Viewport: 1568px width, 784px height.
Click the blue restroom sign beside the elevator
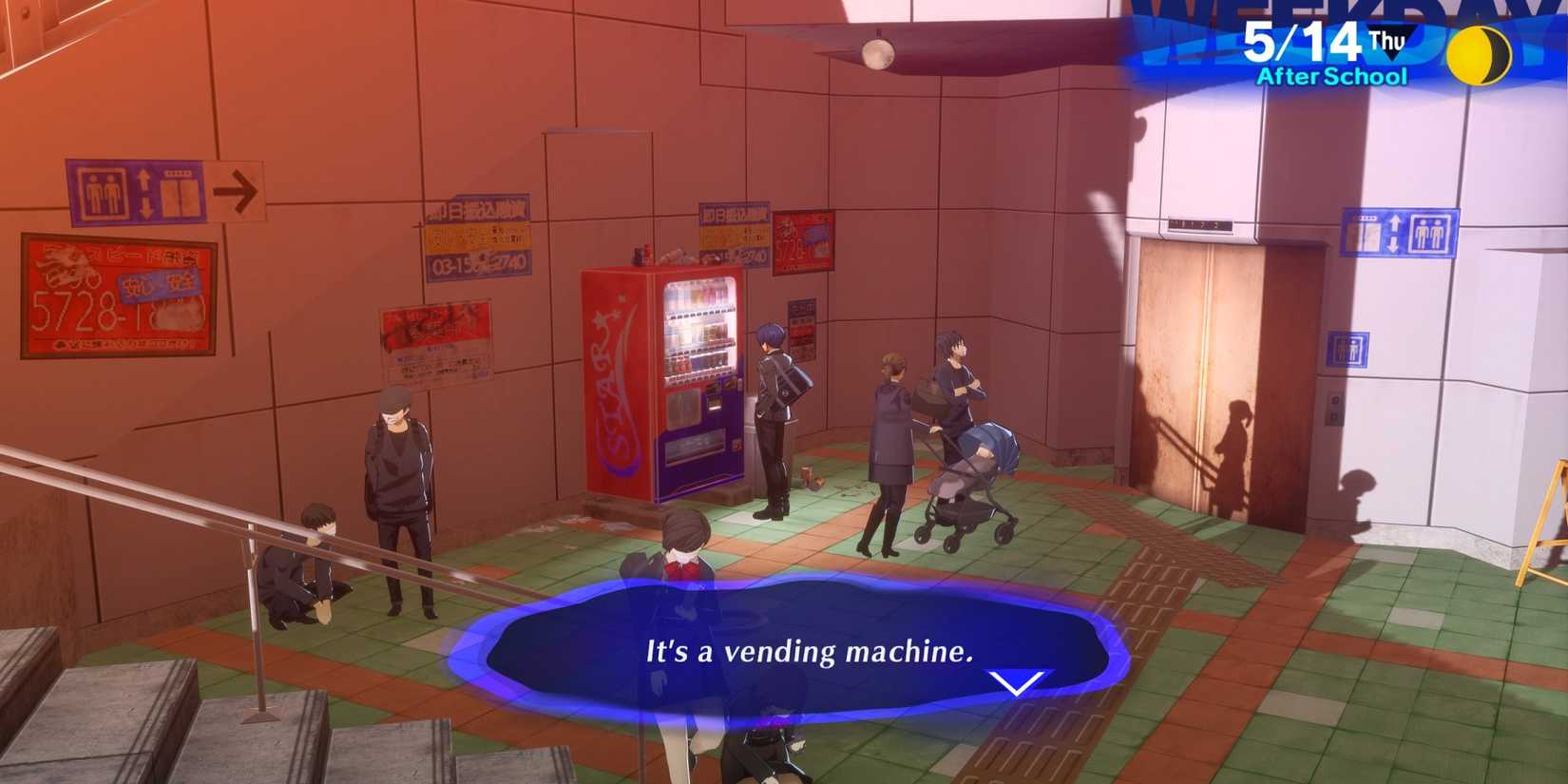point(1428,231)
